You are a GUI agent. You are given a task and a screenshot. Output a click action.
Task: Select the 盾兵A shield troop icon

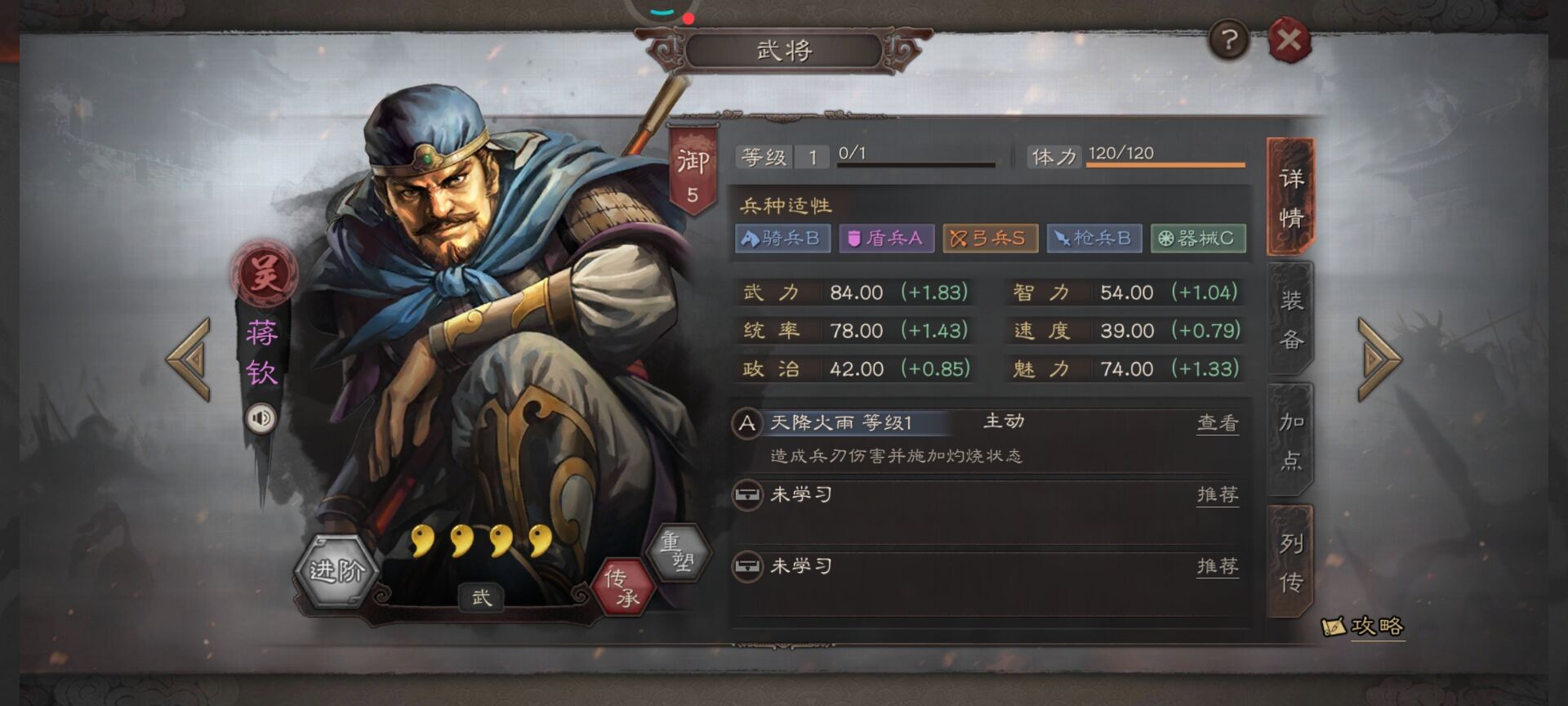886,238
